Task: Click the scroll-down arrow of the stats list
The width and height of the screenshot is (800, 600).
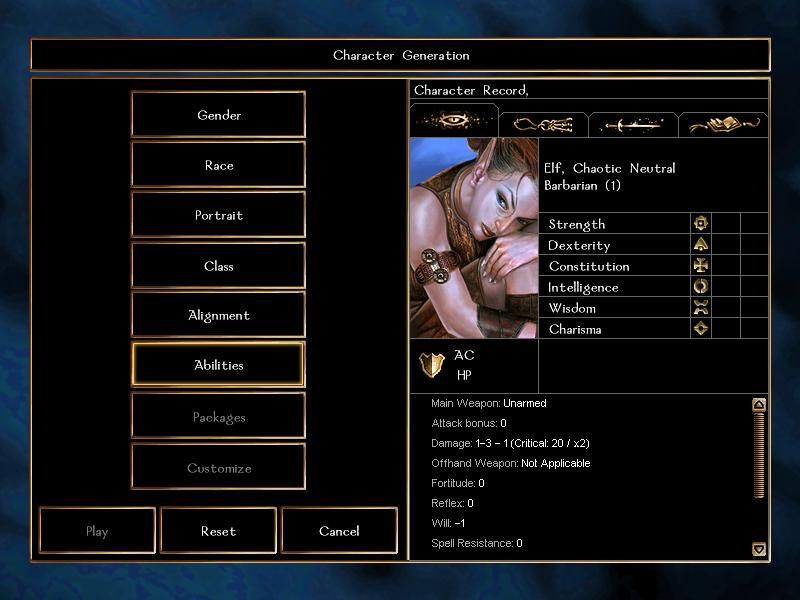Action: coord(759,549)
